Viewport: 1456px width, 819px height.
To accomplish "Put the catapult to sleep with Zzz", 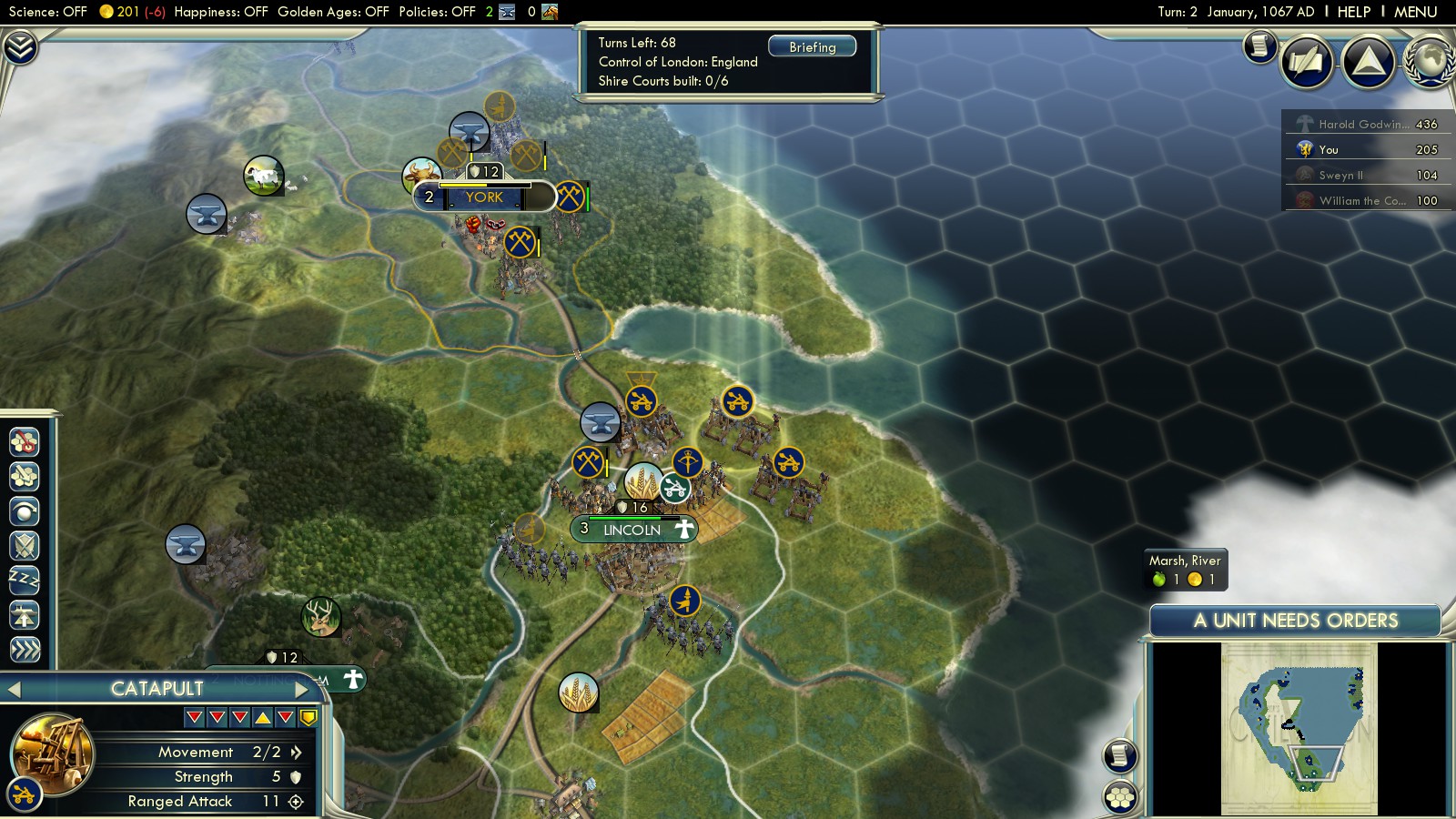I will pos(25,580).
